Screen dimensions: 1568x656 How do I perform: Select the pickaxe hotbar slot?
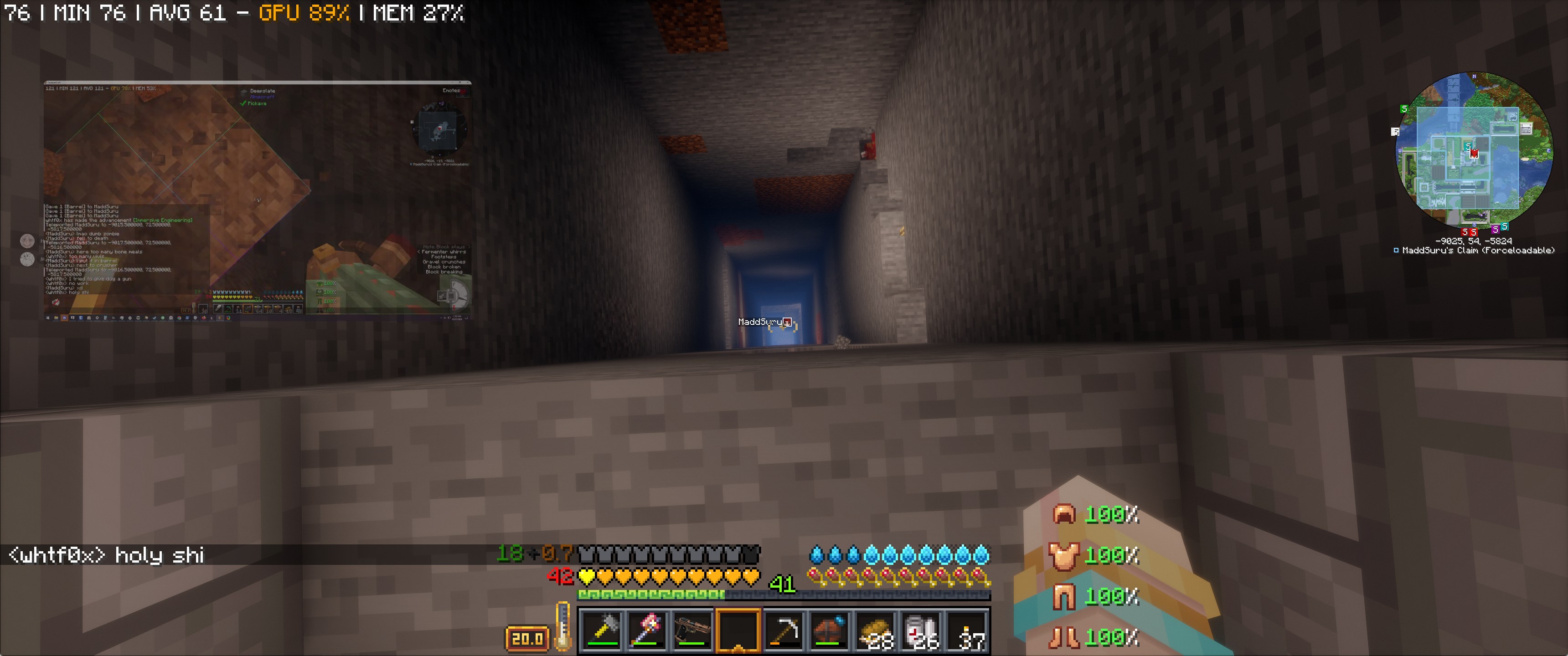[784, 630]
